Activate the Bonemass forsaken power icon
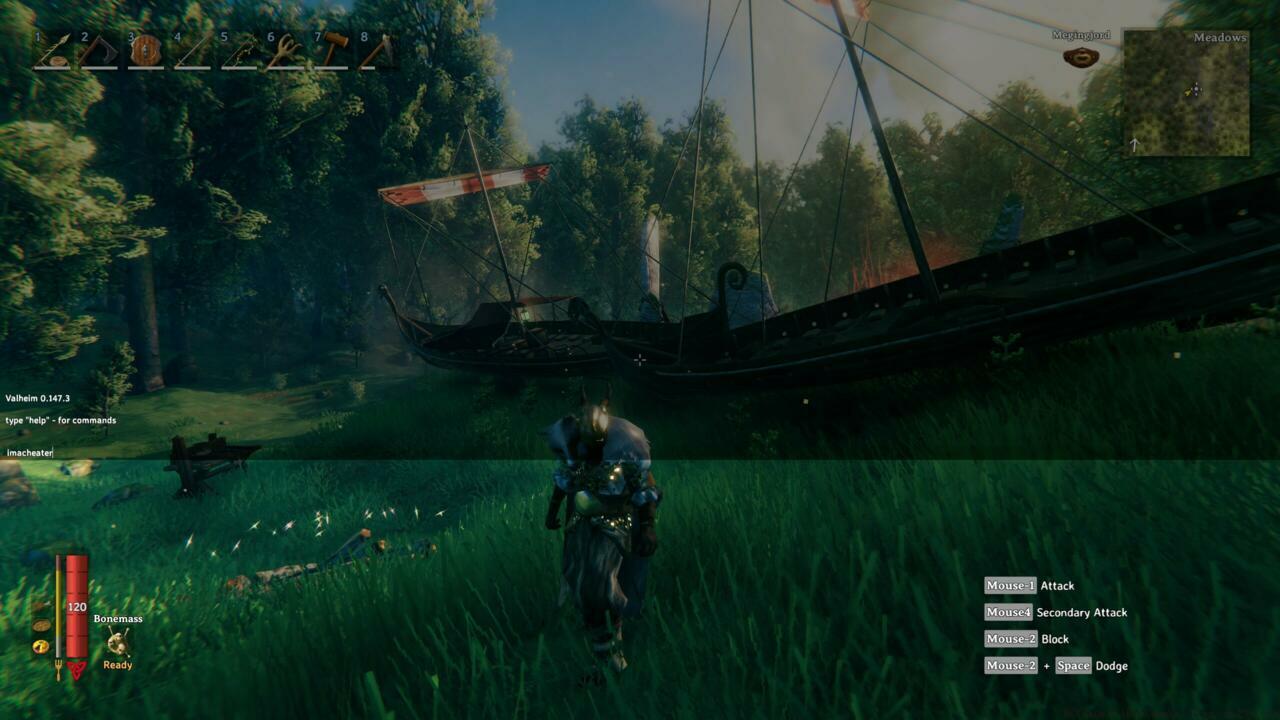This screenshot has width=1280, height=720. point(118,642)
